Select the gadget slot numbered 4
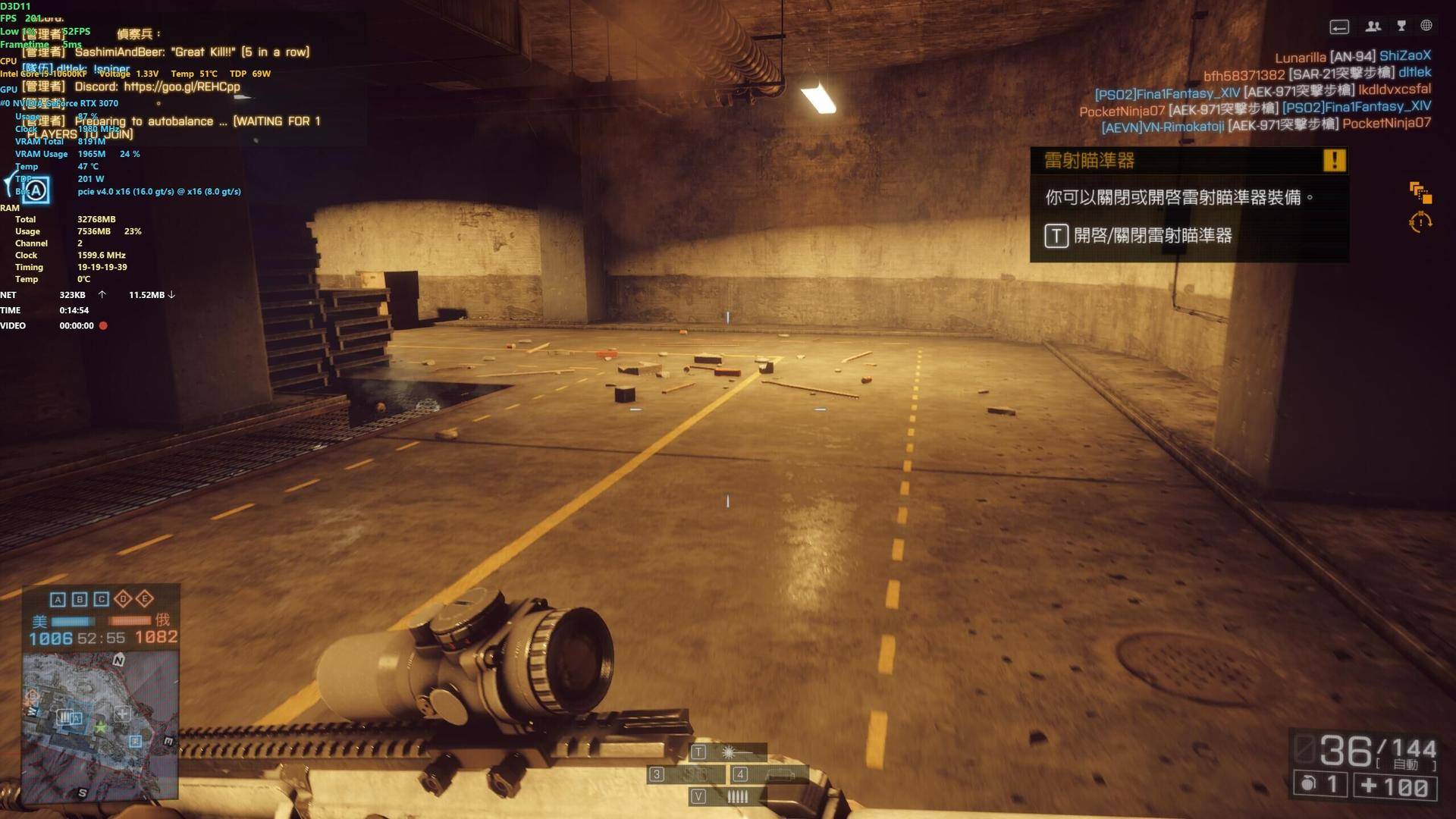 (x=767, y=774)
